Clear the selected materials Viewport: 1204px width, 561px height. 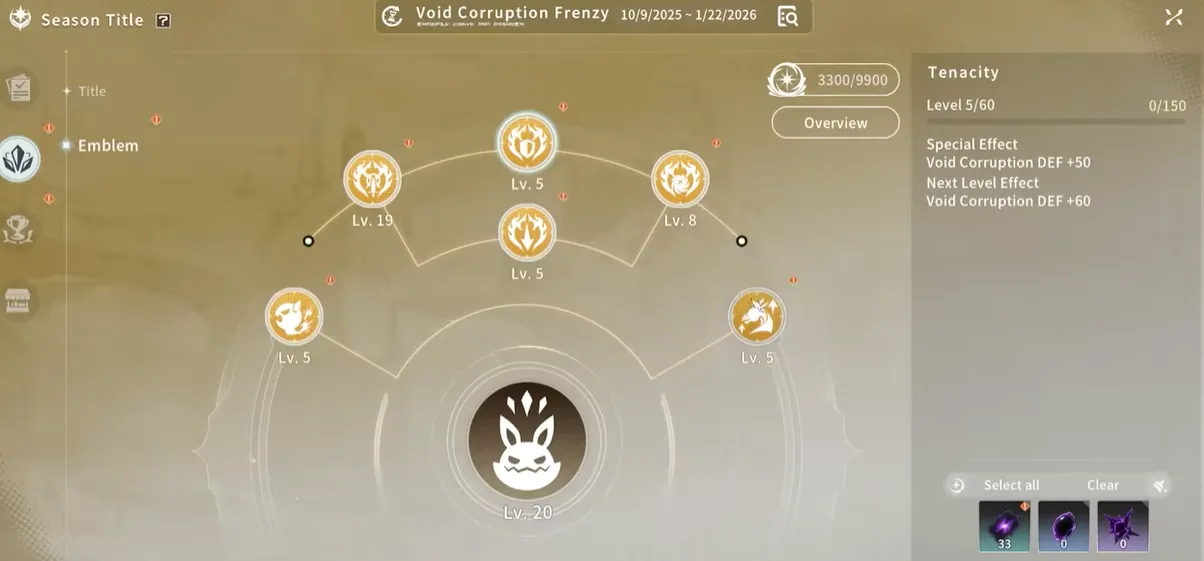pos(1103,485)
